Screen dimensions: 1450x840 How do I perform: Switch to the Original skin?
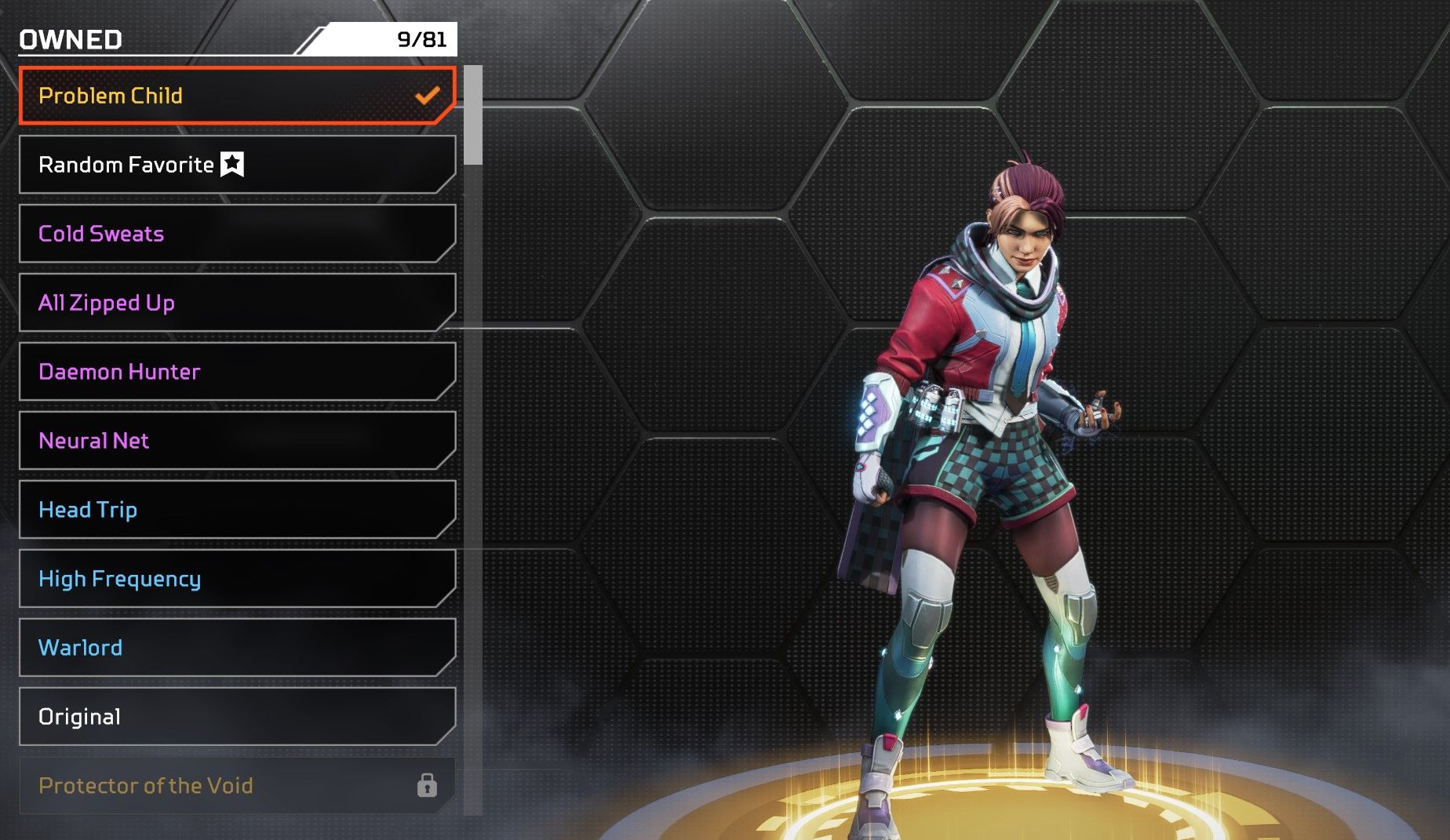point(235,717)
